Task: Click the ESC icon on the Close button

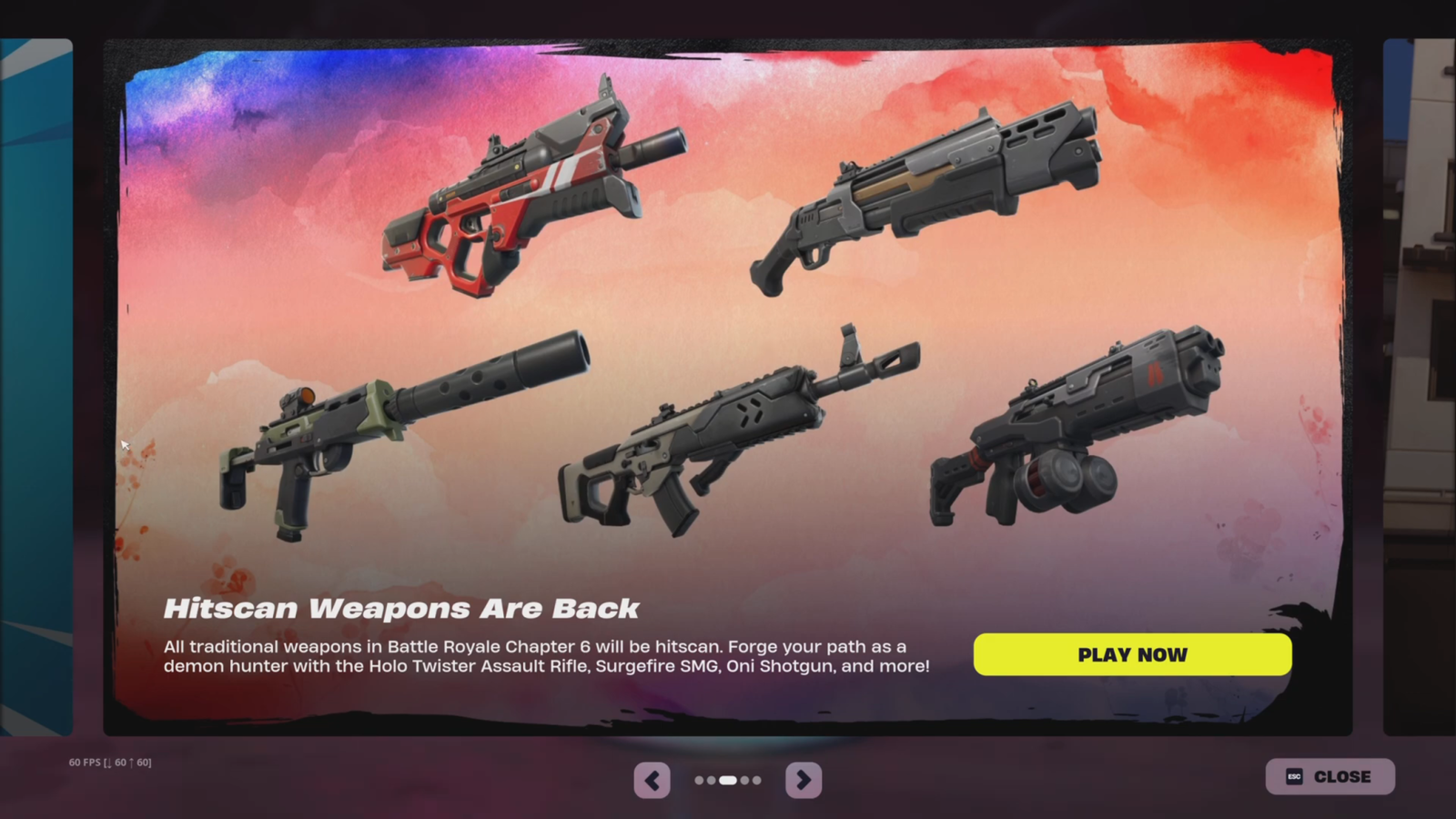Action: 1294,776
